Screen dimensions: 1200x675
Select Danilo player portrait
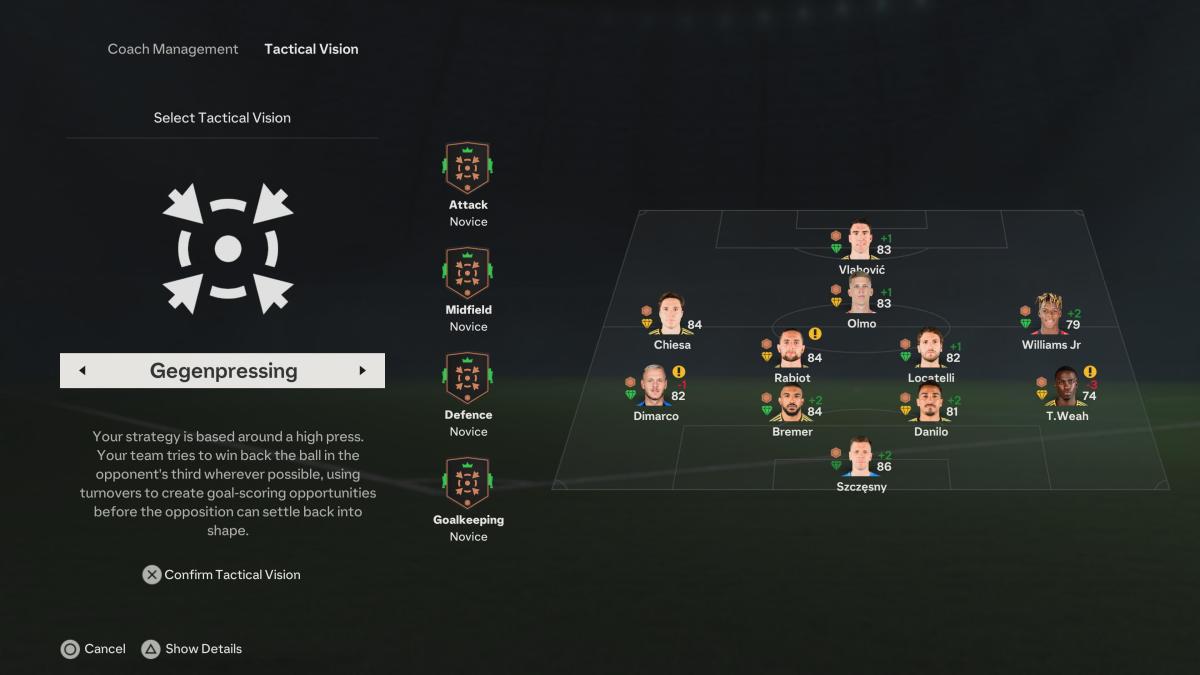point(930,403)
